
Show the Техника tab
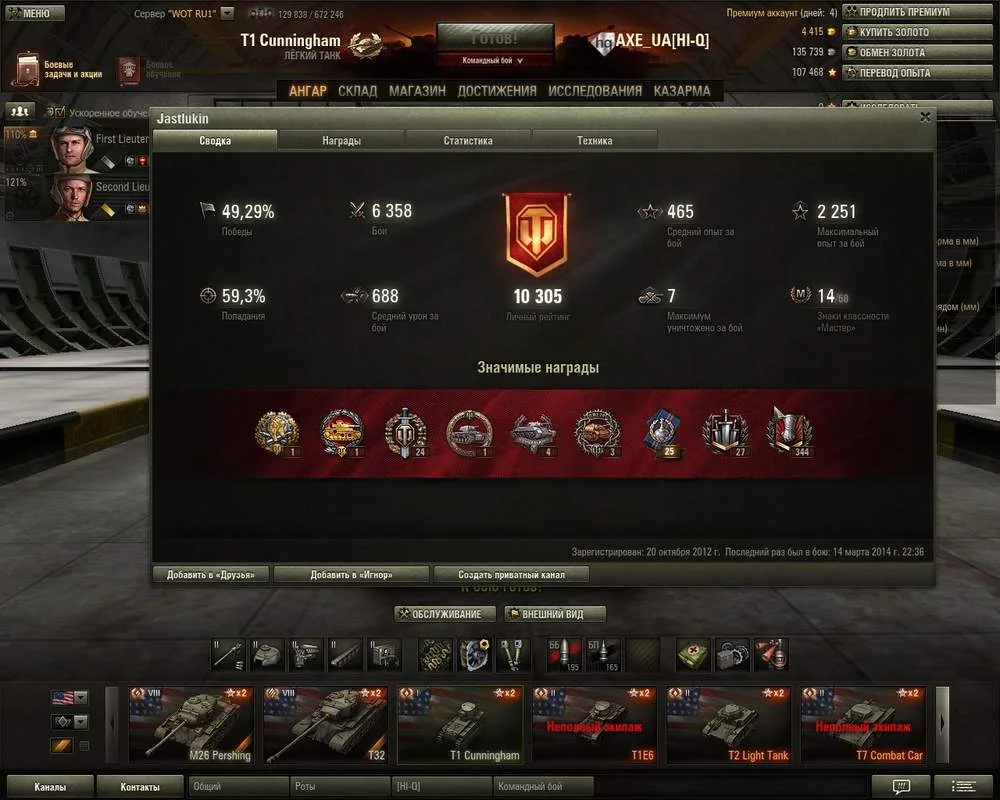[594, 141]
